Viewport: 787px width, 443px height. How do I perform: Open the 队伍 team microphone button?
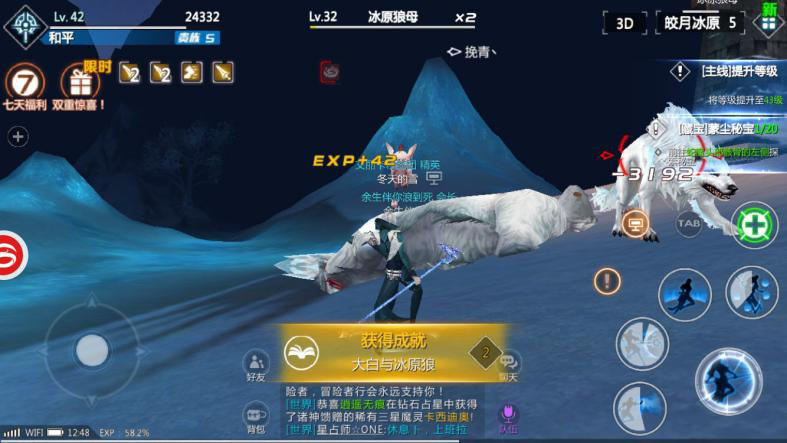[x=509, y=417]
